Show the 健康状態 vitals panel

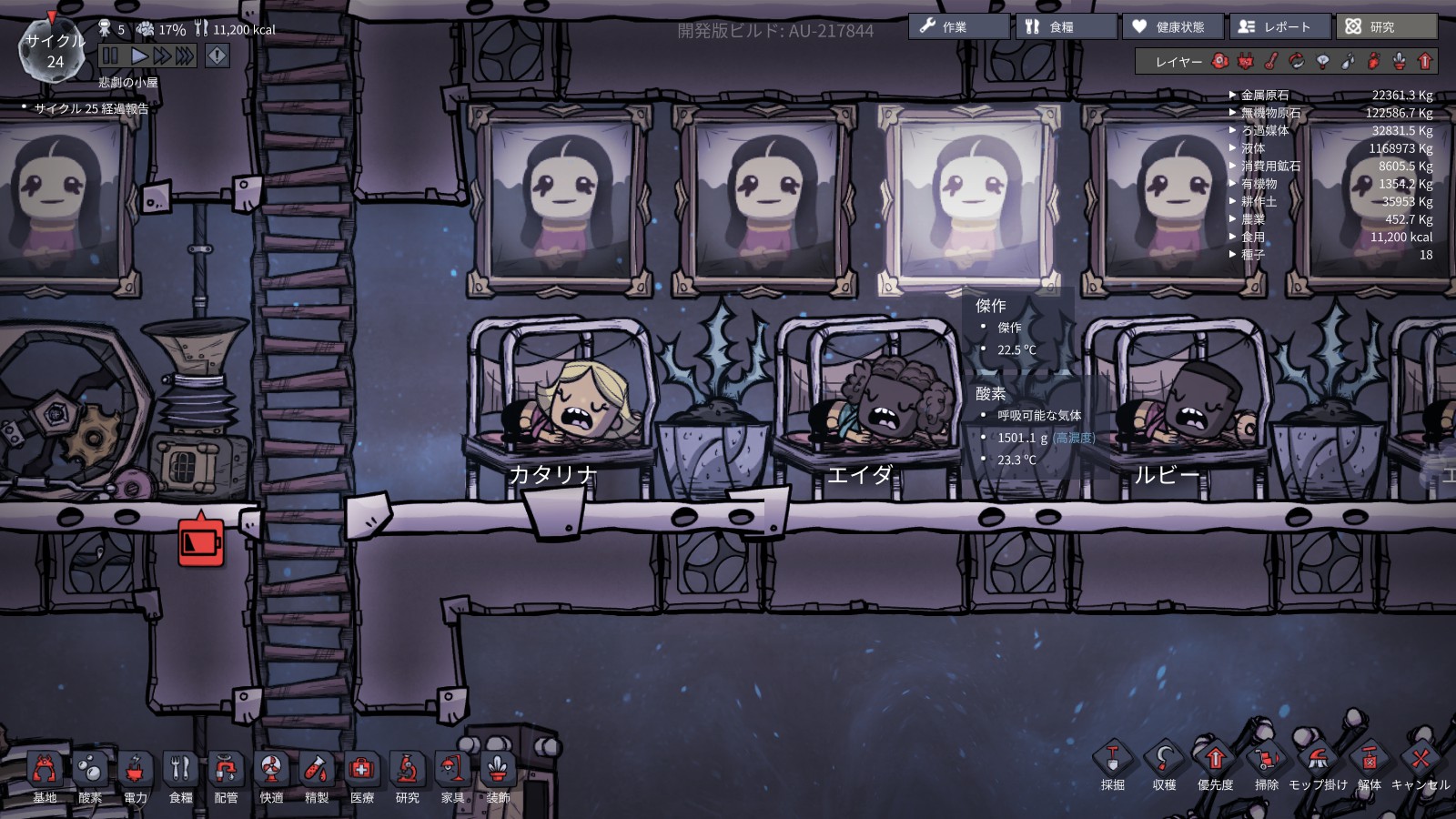[1173, 26]
